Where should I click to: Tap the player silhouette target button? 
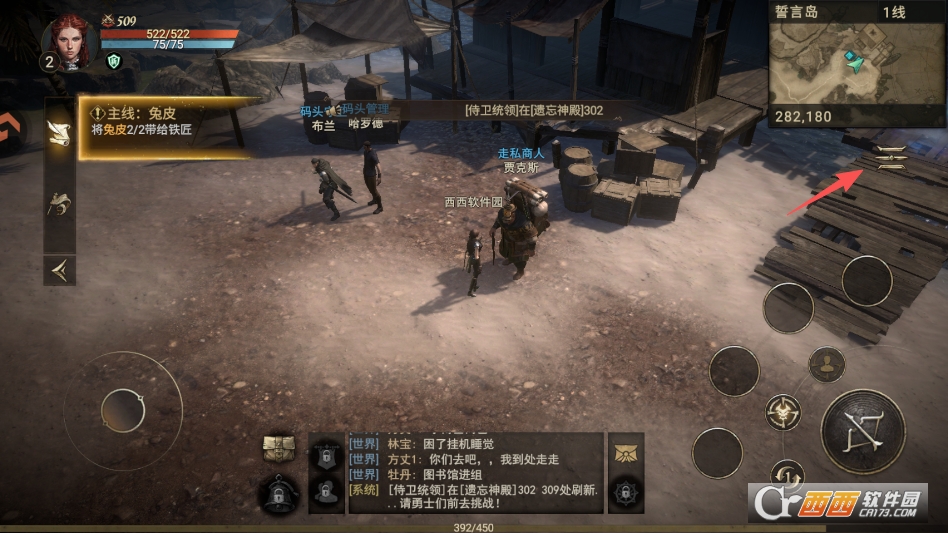(x=826, y=365)
